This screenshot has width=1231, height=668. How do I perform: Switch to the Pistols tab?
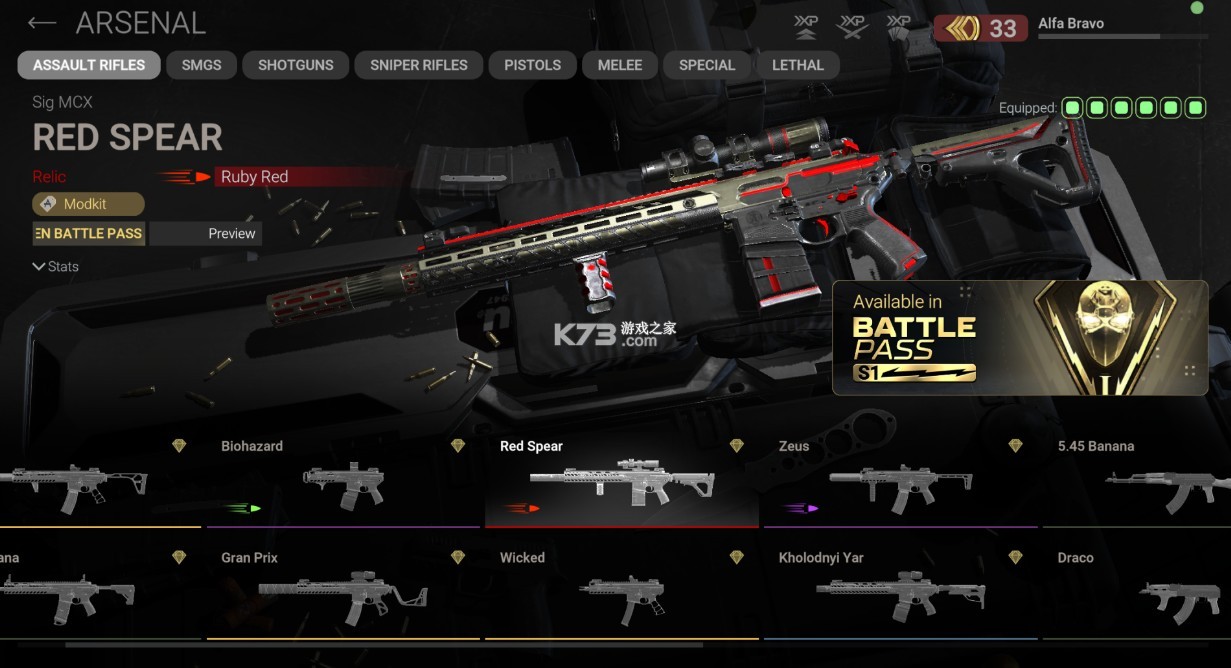tap(532, 65)
